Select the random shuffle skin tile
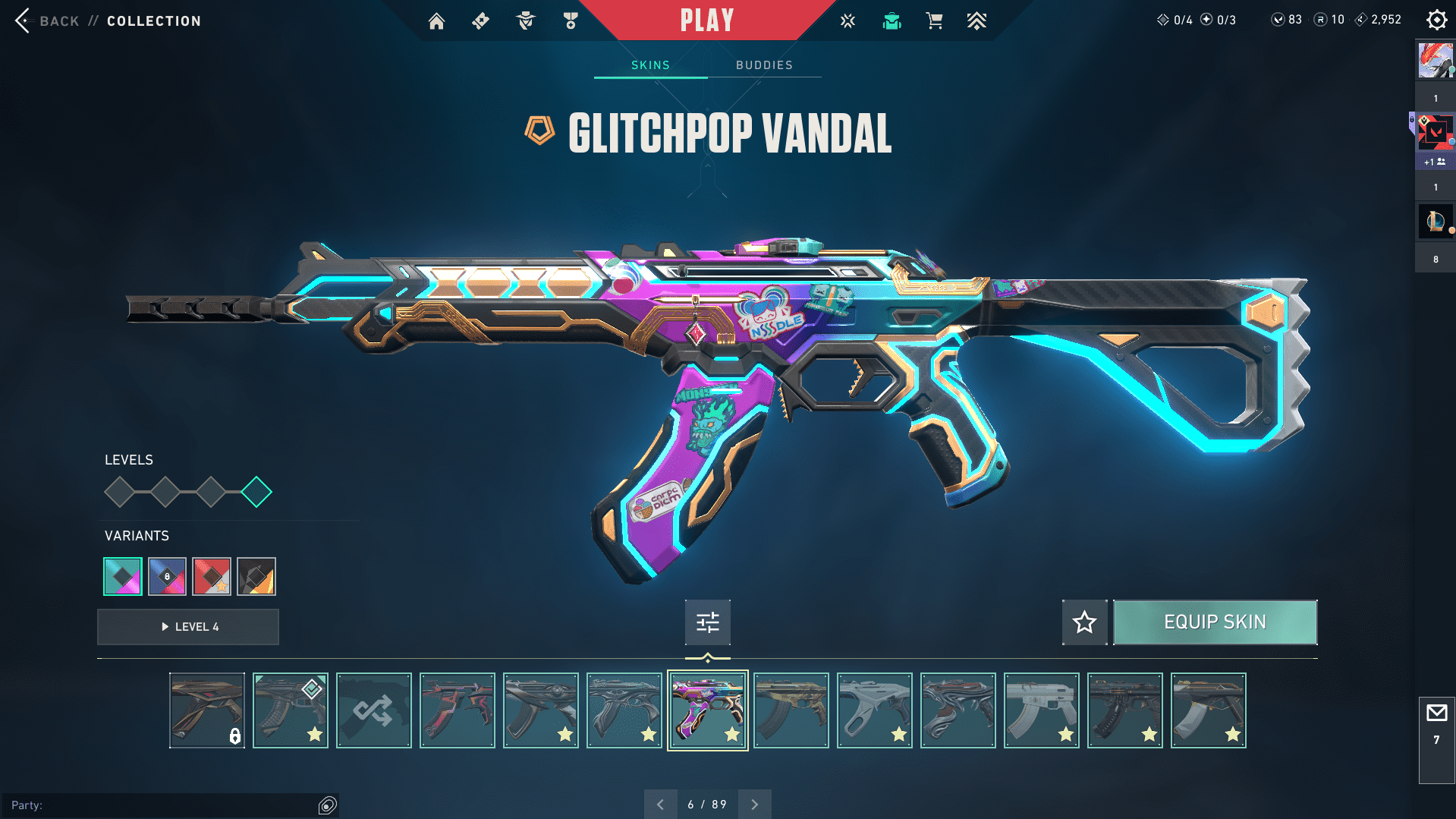 tap(374, 710)
